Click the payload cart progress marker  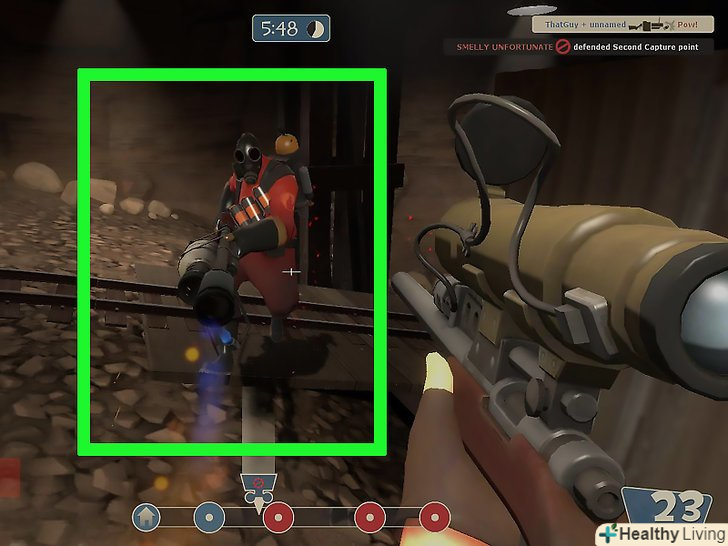pyautogui.click(x=259, y=486)
